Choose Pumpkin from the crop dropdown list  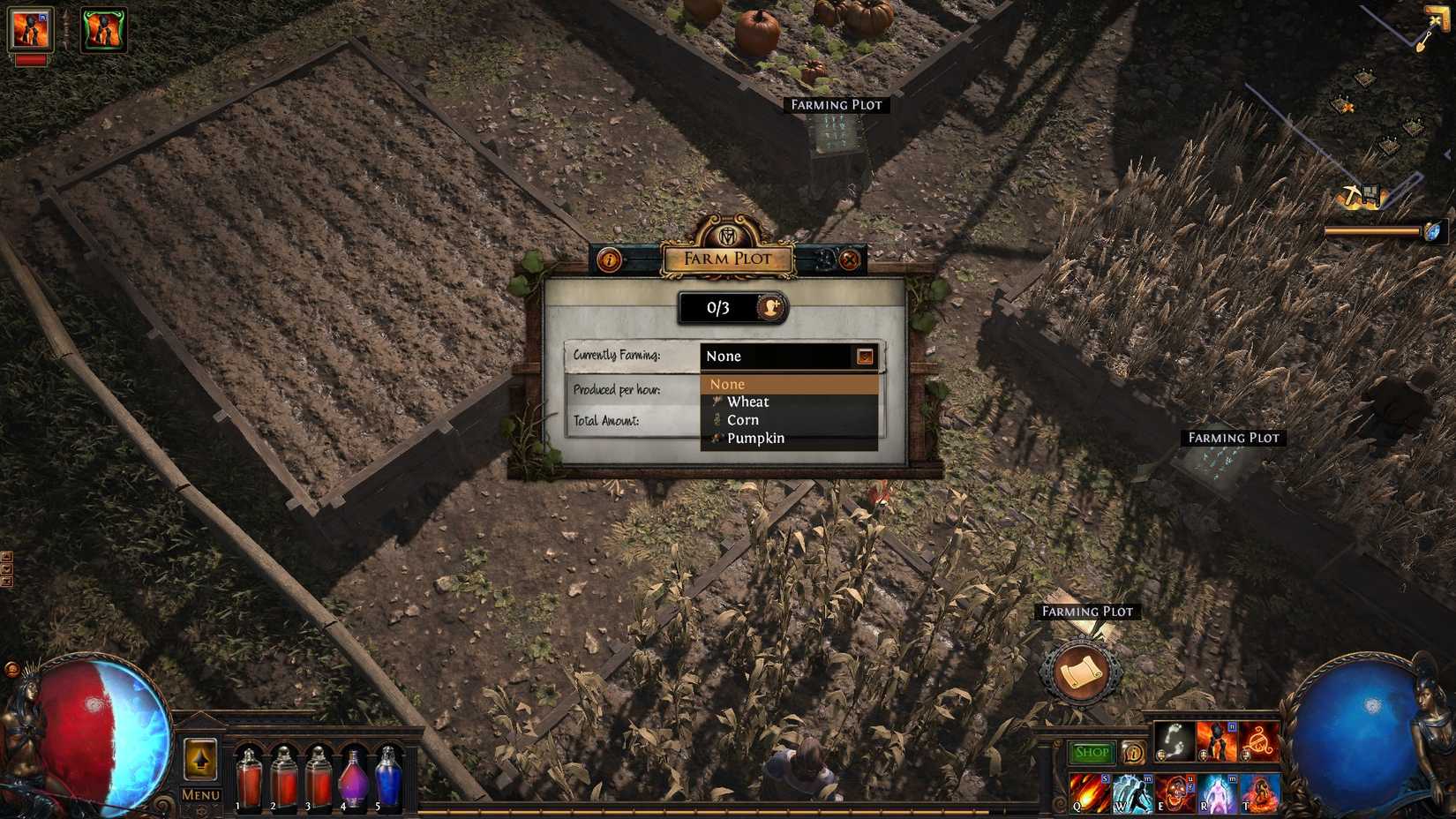click(755, 438)
